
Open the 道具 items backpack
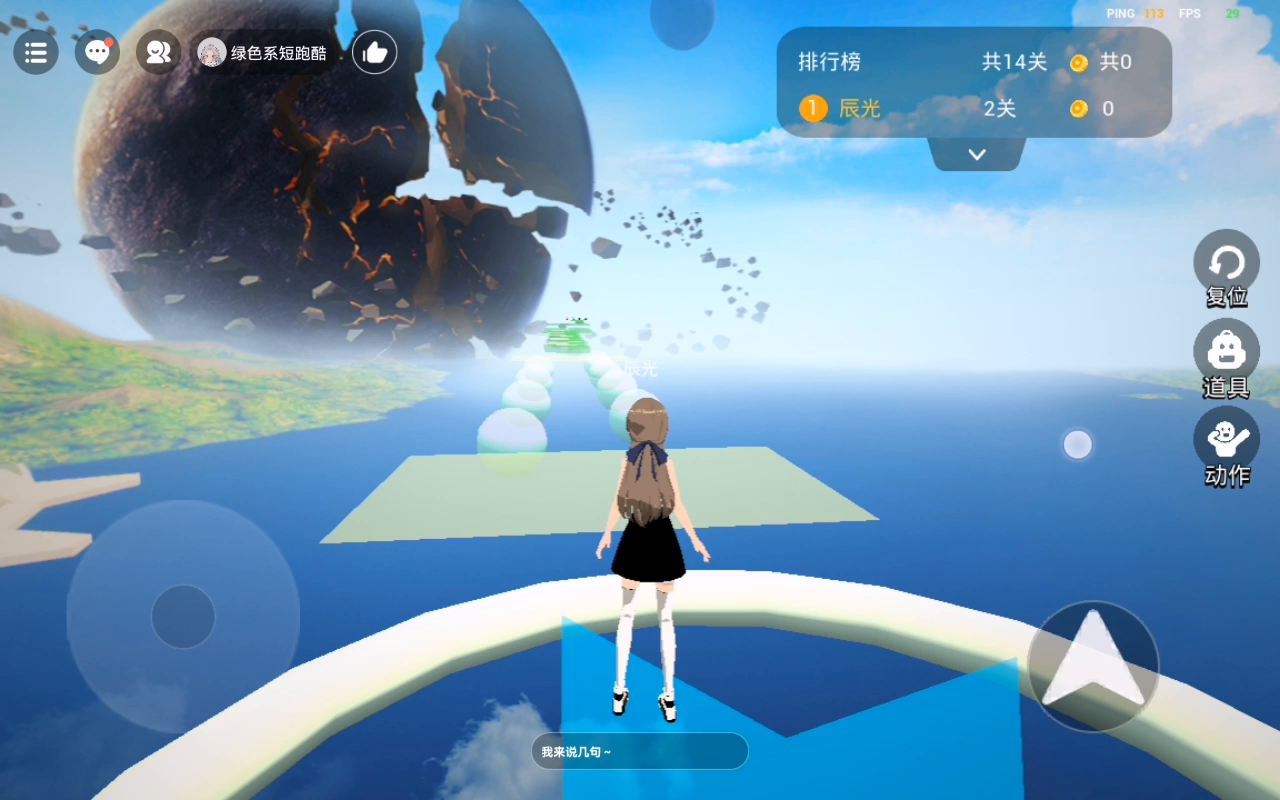click(1226, 352)
